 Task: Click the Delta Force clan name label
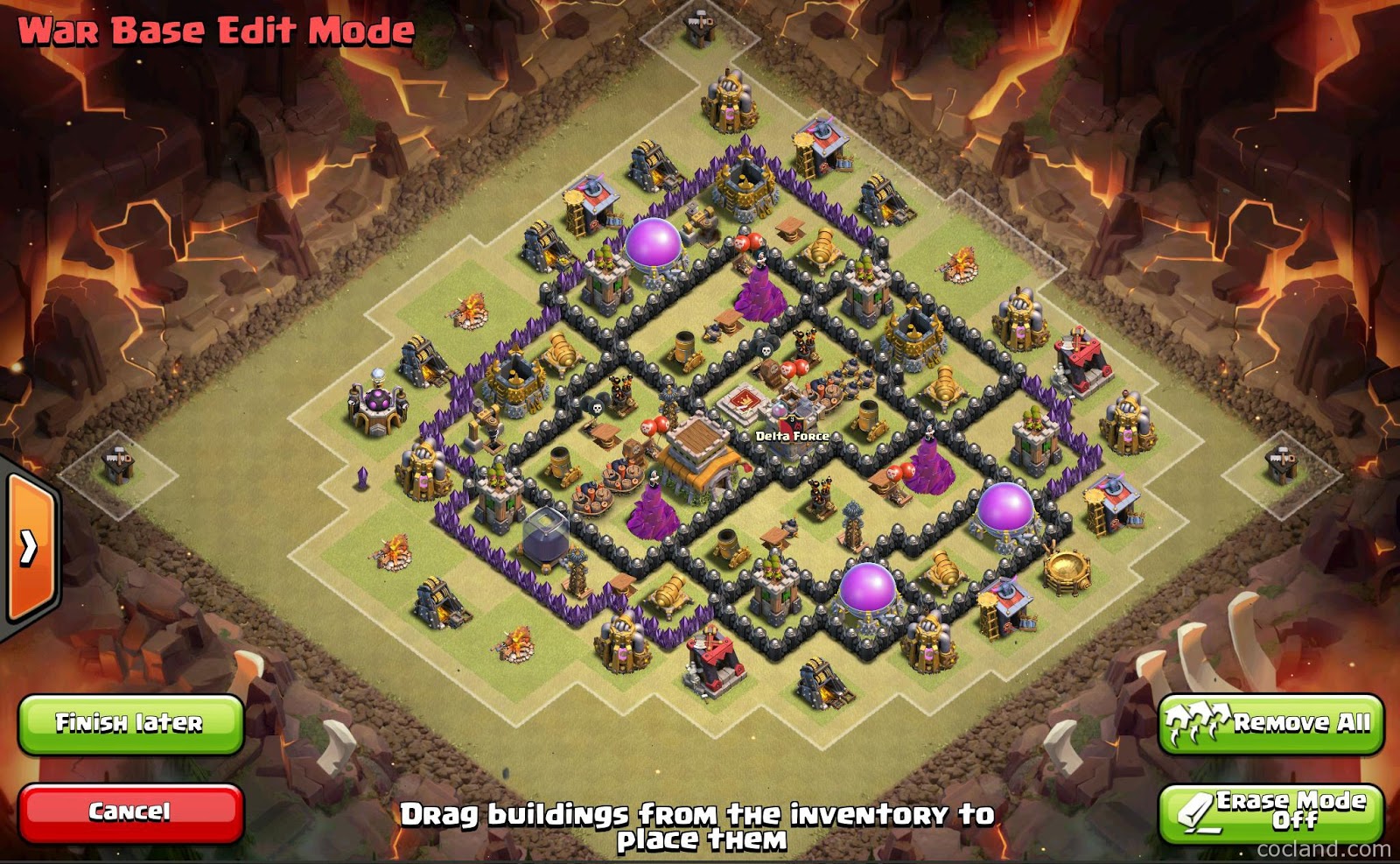(792, 433)
